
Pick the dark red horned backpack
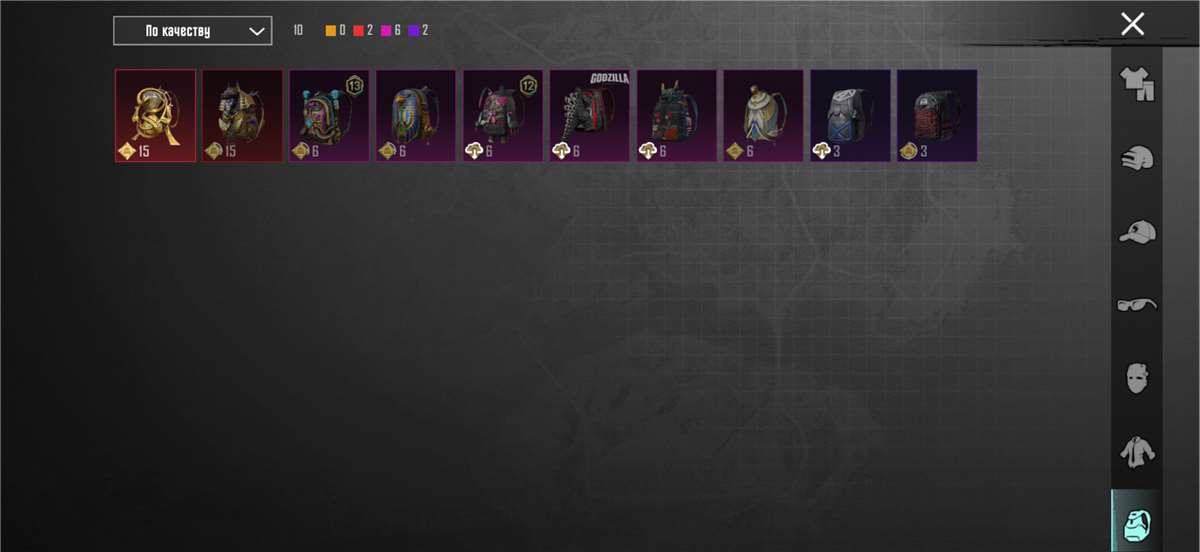pos(677,115)
